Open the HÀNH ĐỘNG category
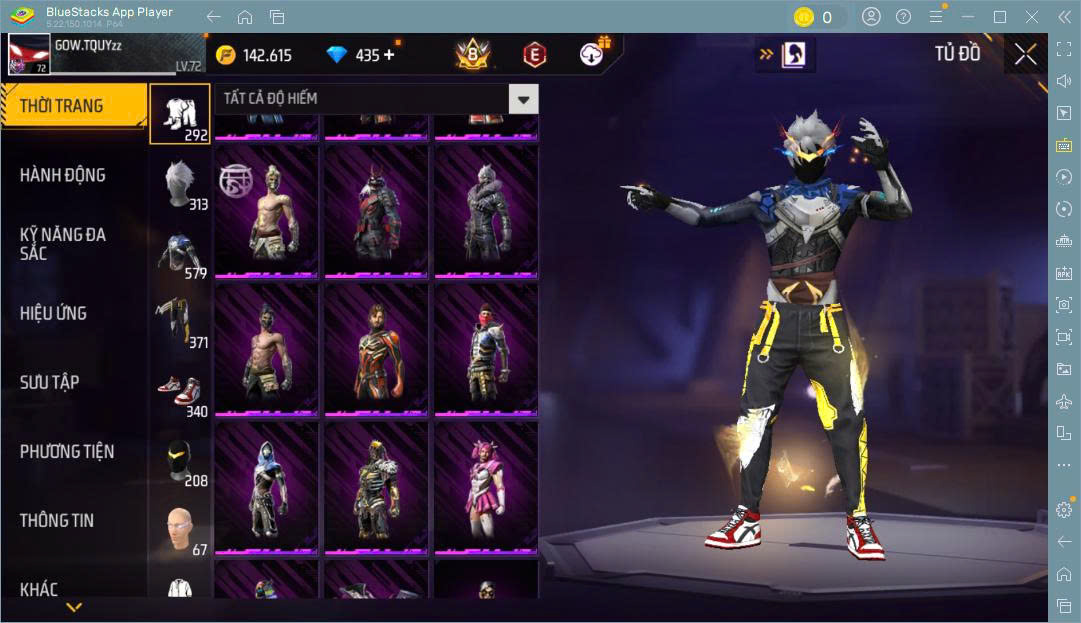The image size is (1081, 623). (x=62, y=175)
